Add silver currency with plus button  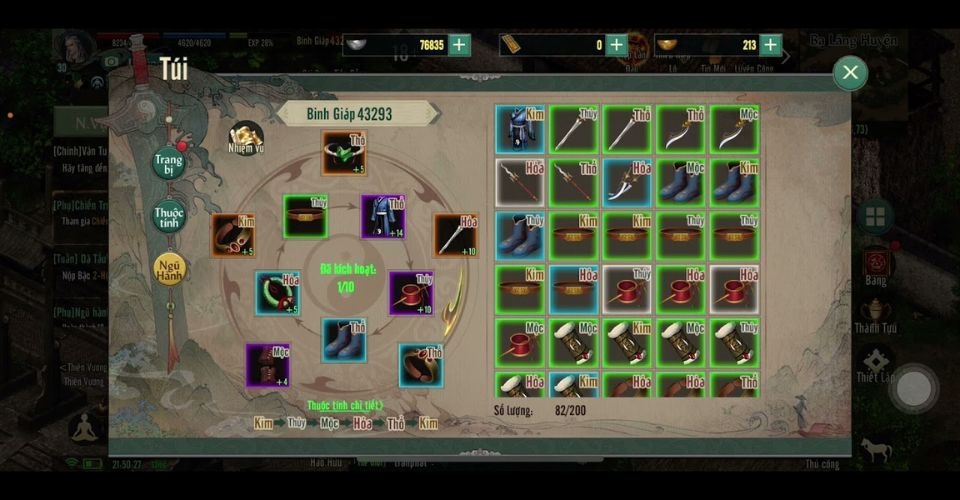[x=459, y=44]
